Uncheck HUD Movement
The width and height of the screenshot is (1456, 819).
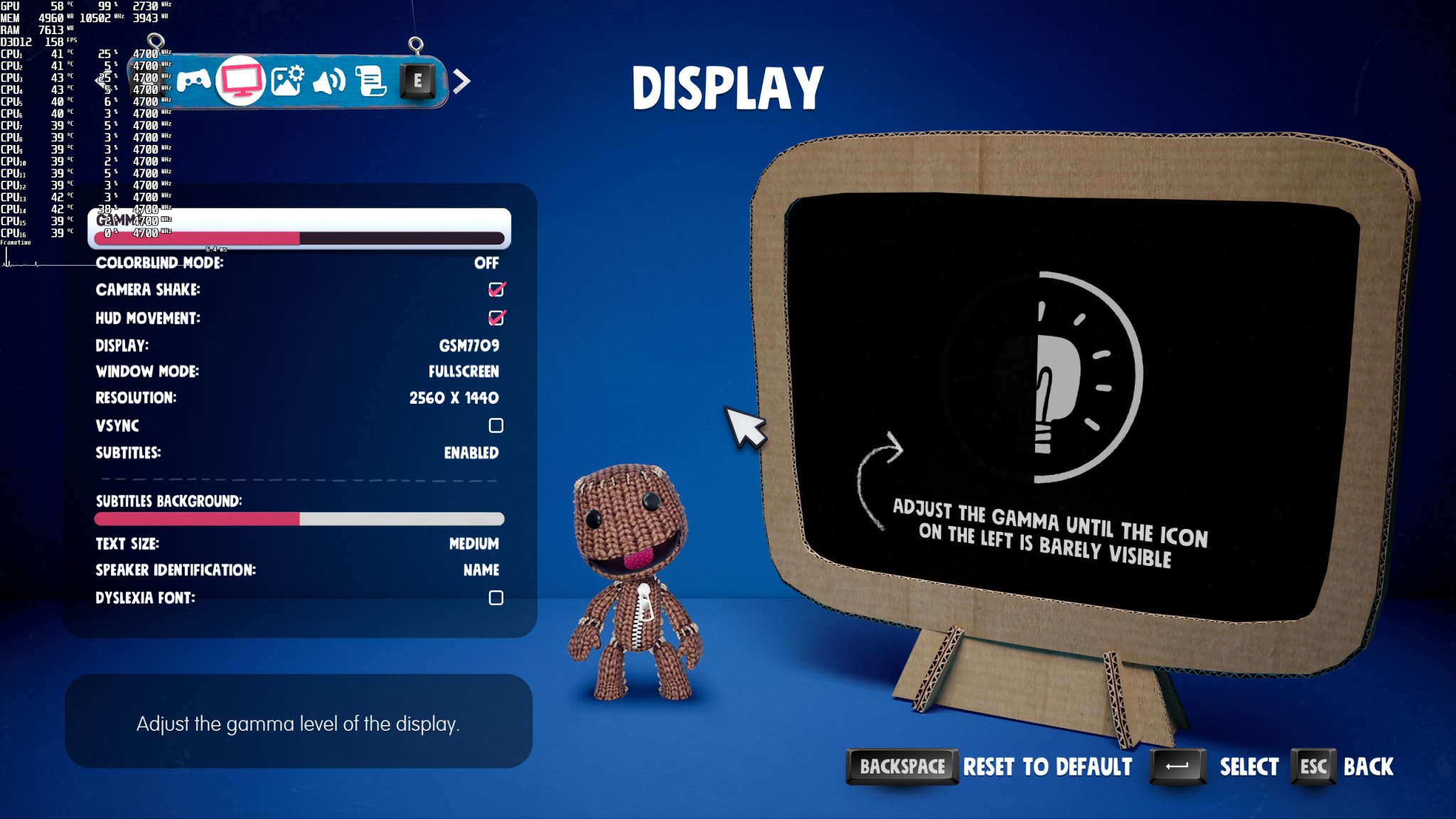click(498, 318)
